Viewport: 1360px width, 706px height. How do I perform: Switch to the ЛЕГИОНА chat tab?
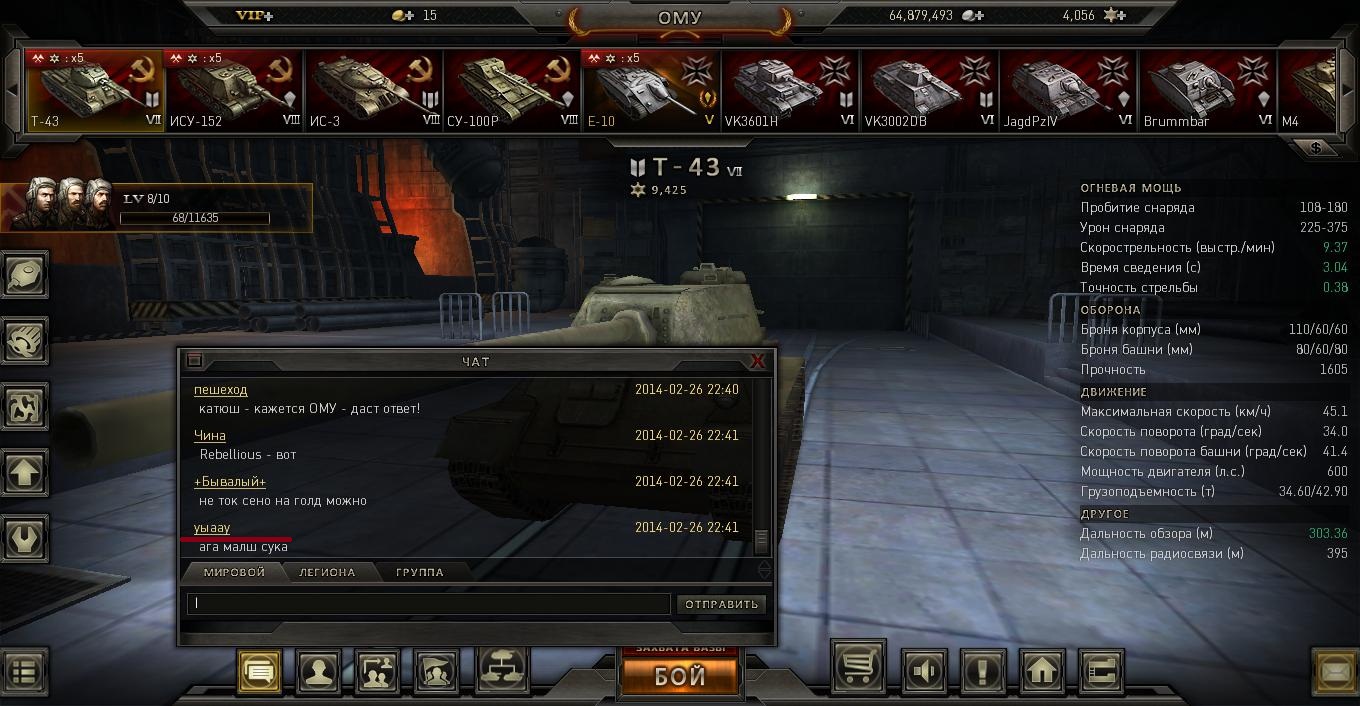(x=327, y=572)
